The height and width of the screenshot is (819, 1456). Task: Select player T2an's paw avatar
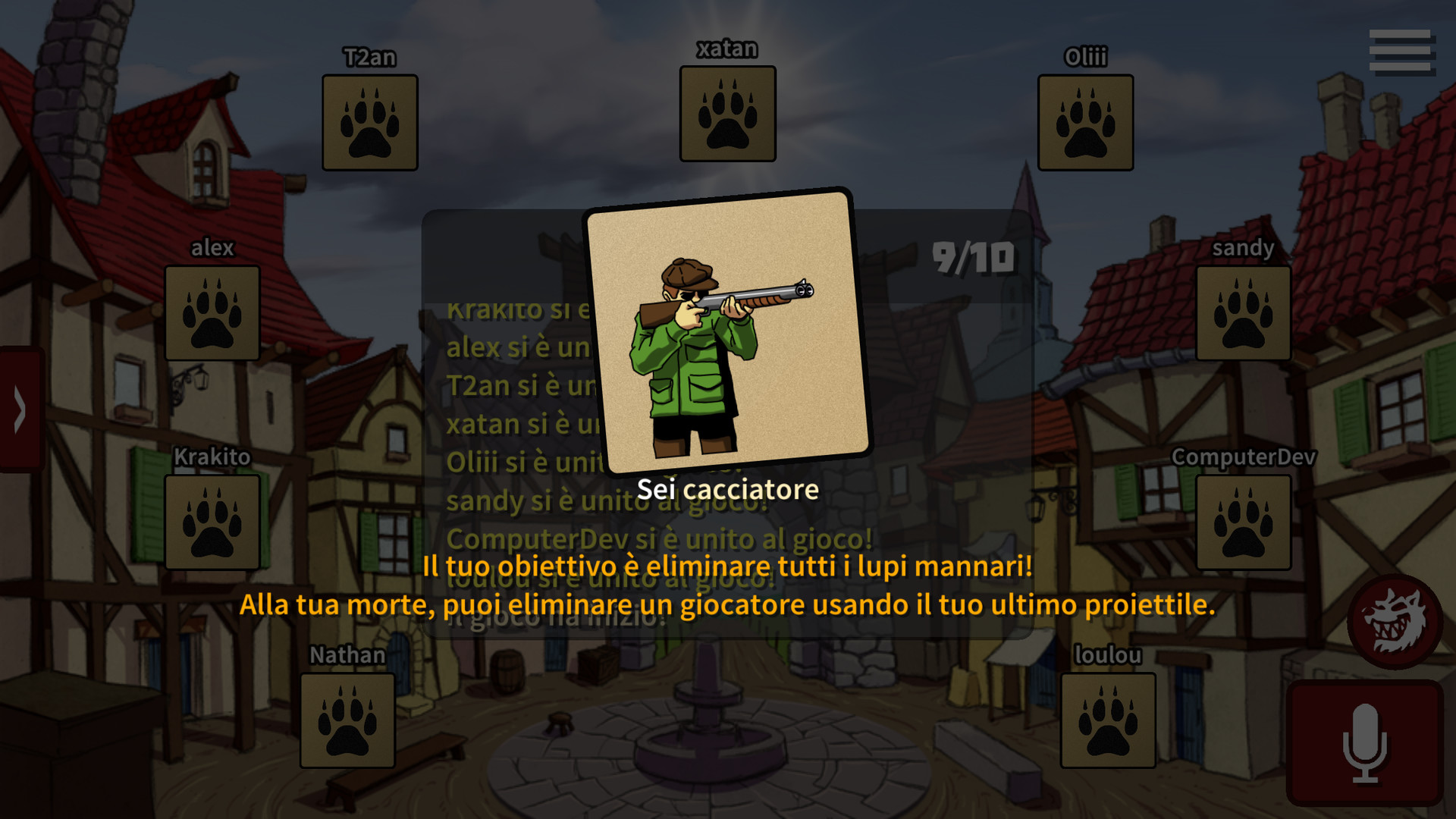[369, 121]
